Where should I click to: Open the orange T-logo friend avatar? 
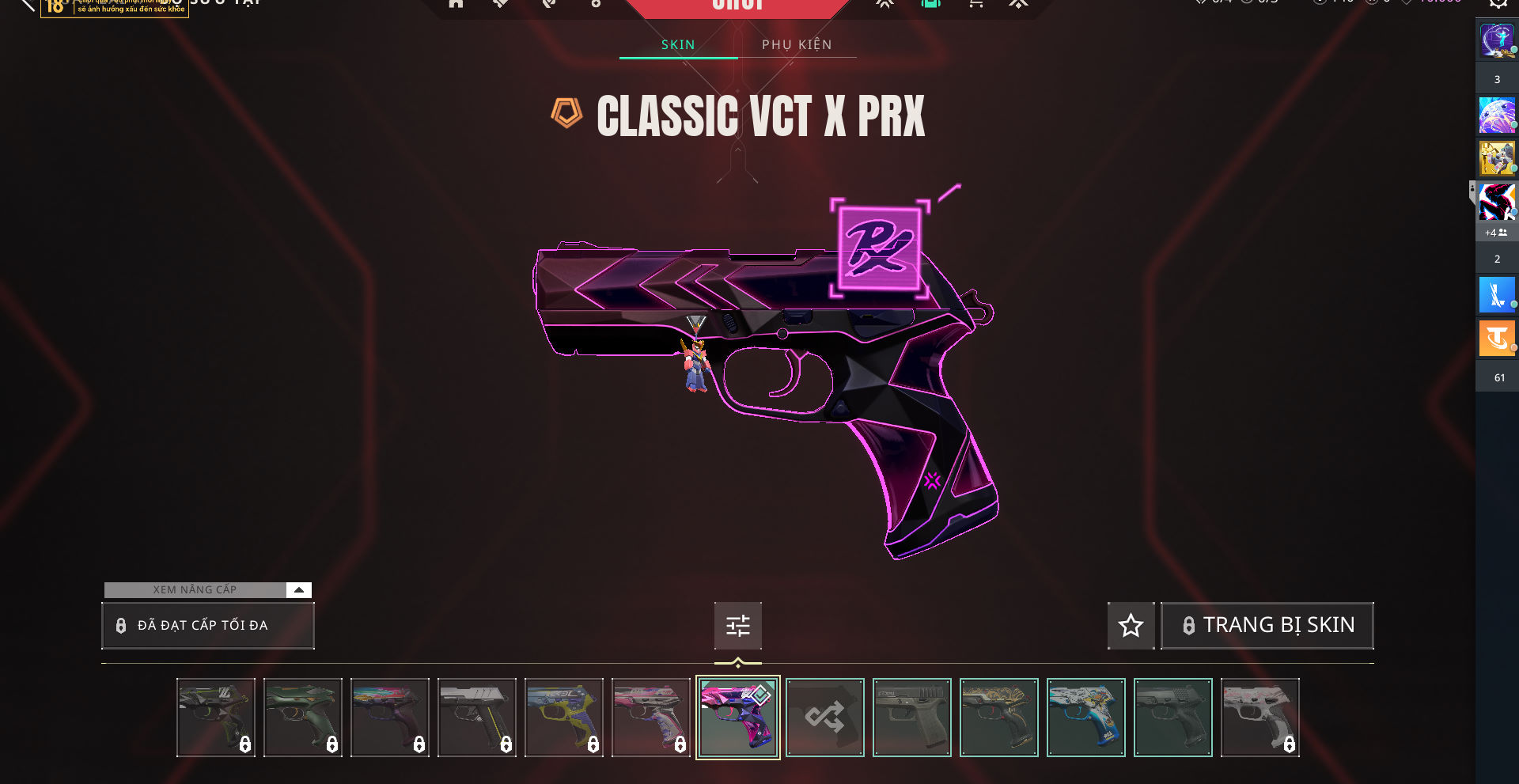tap(1496, 339)
